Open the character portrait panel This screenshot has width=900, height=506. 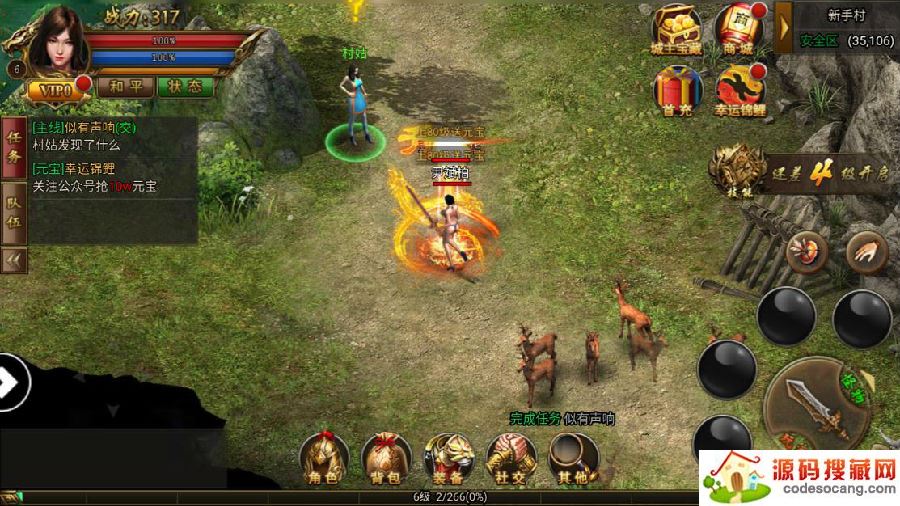point(52,42)
